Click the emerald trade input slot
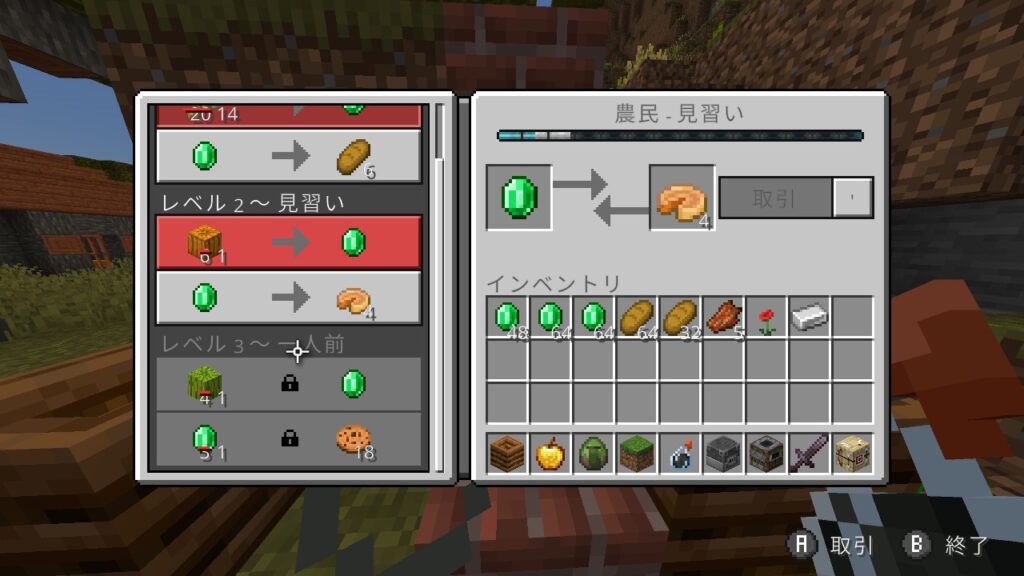 tap(519, 196)
